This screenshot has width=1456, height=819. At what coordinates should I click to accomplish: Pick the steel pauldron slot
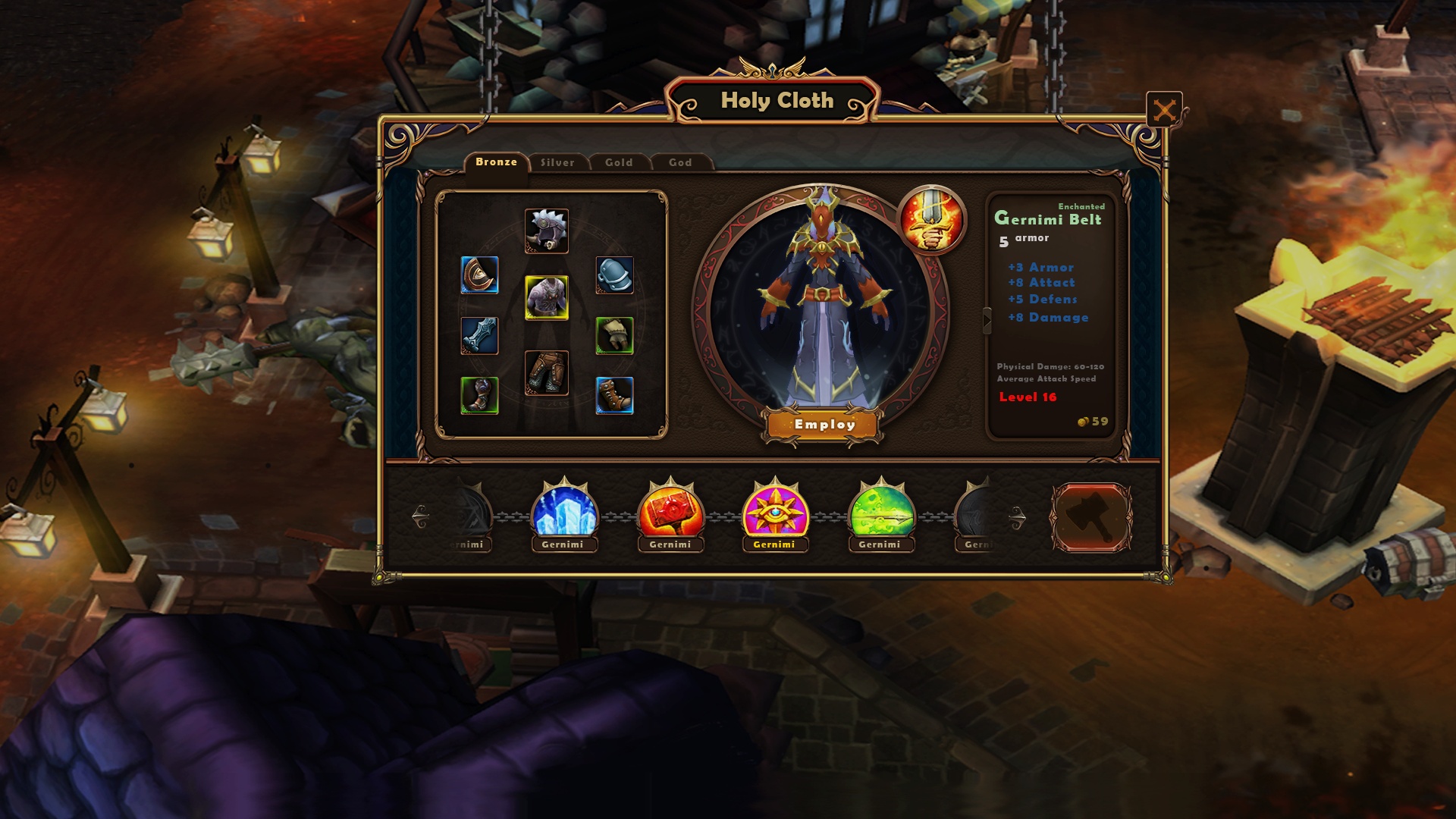(614, 275)
